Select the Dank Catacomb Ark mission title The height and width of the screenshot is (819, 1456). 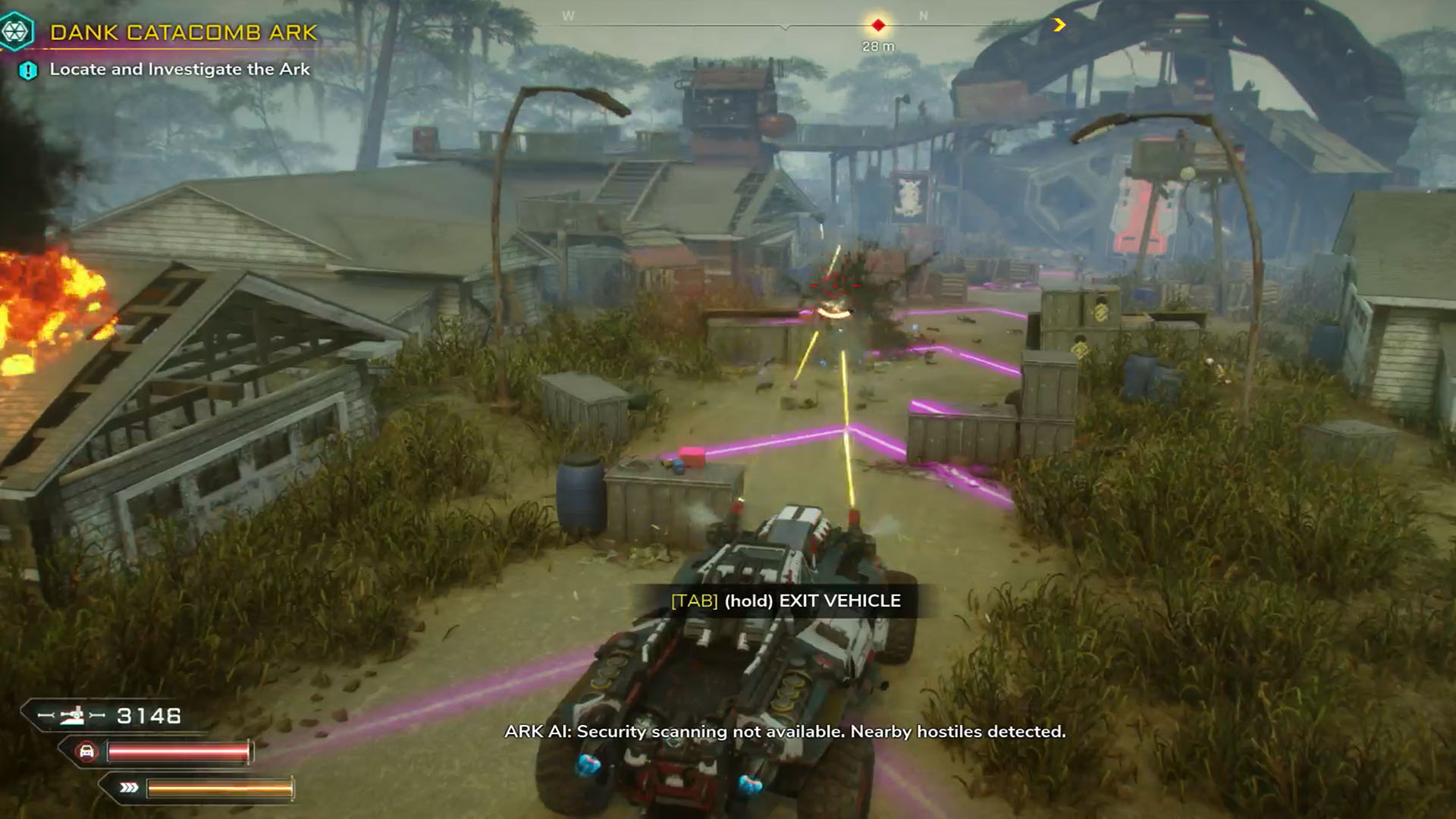point(184,33)
